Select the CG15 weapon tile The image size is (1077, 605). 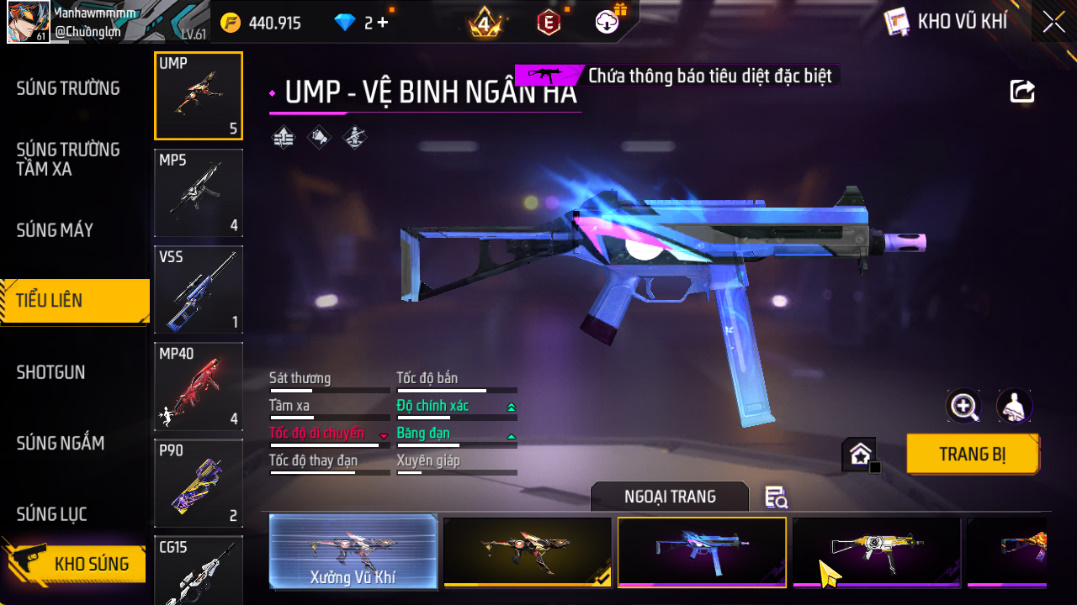pyautogui.click(x=198, y=570)
